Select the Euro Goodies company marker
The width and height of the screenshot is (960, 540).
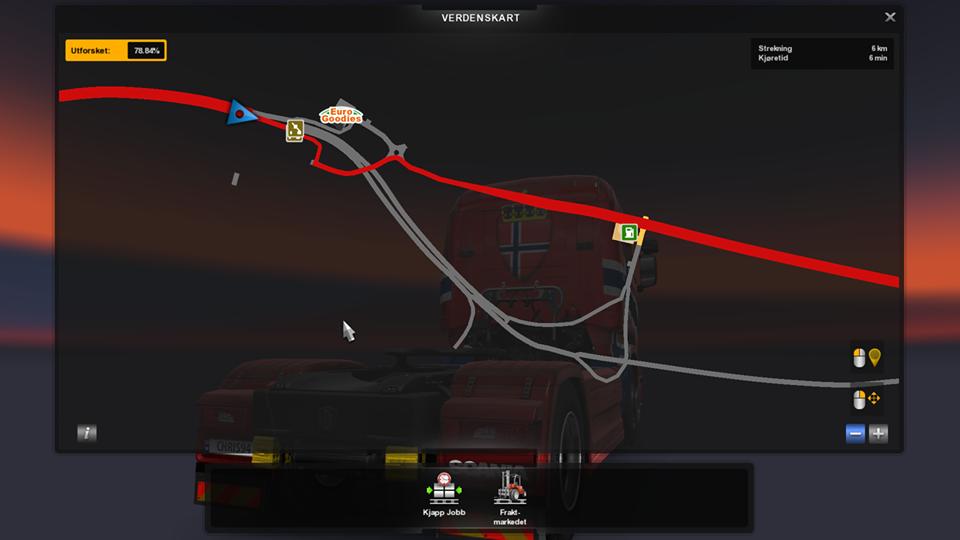pyautogui.click(x=341, y=115)
